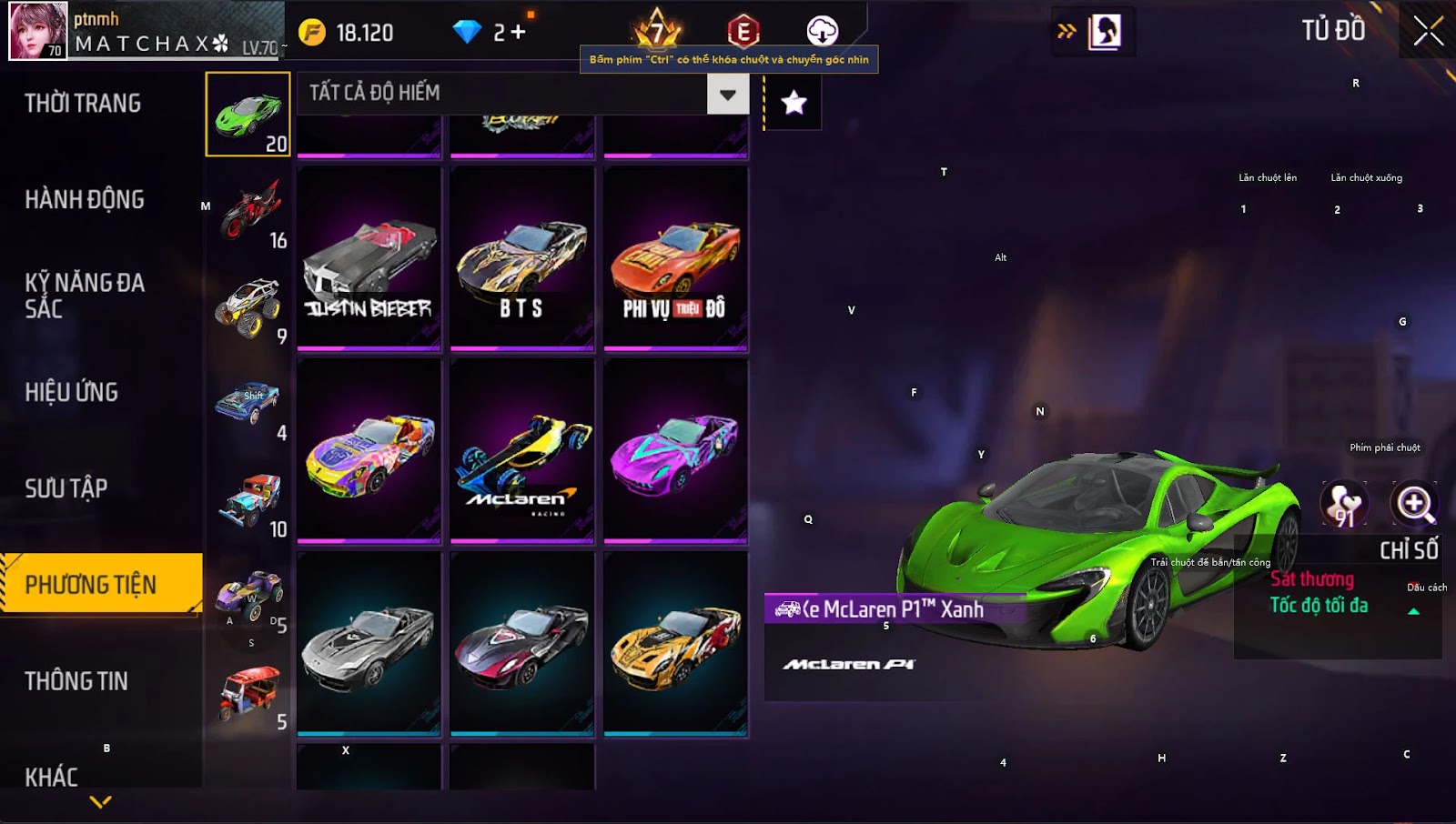The width and height of the screenshot is (1456, 824).
Task: Open the Hiệu Ứng section
Action: 72,393
